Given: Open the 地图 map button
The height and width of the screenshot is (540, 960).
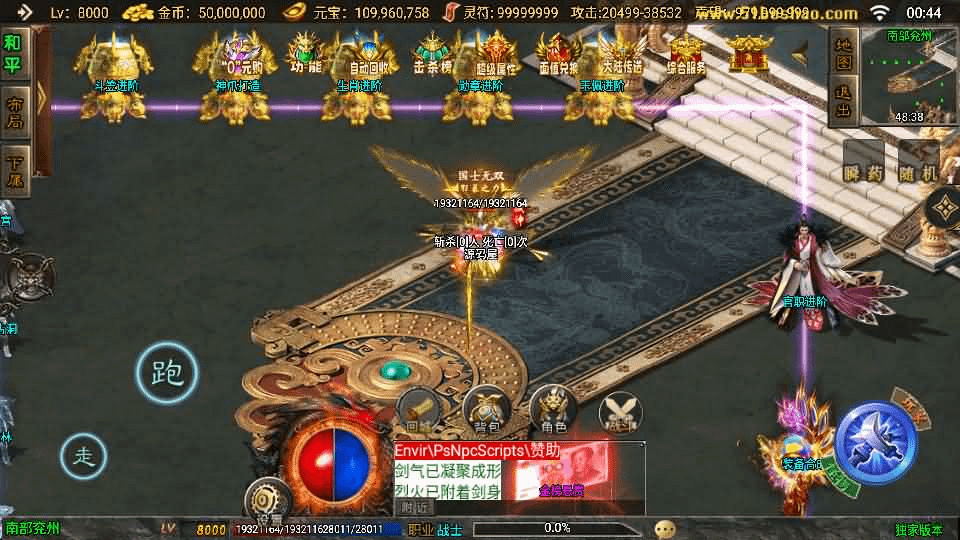Looking at the screenshot, I should click(843, 54).
